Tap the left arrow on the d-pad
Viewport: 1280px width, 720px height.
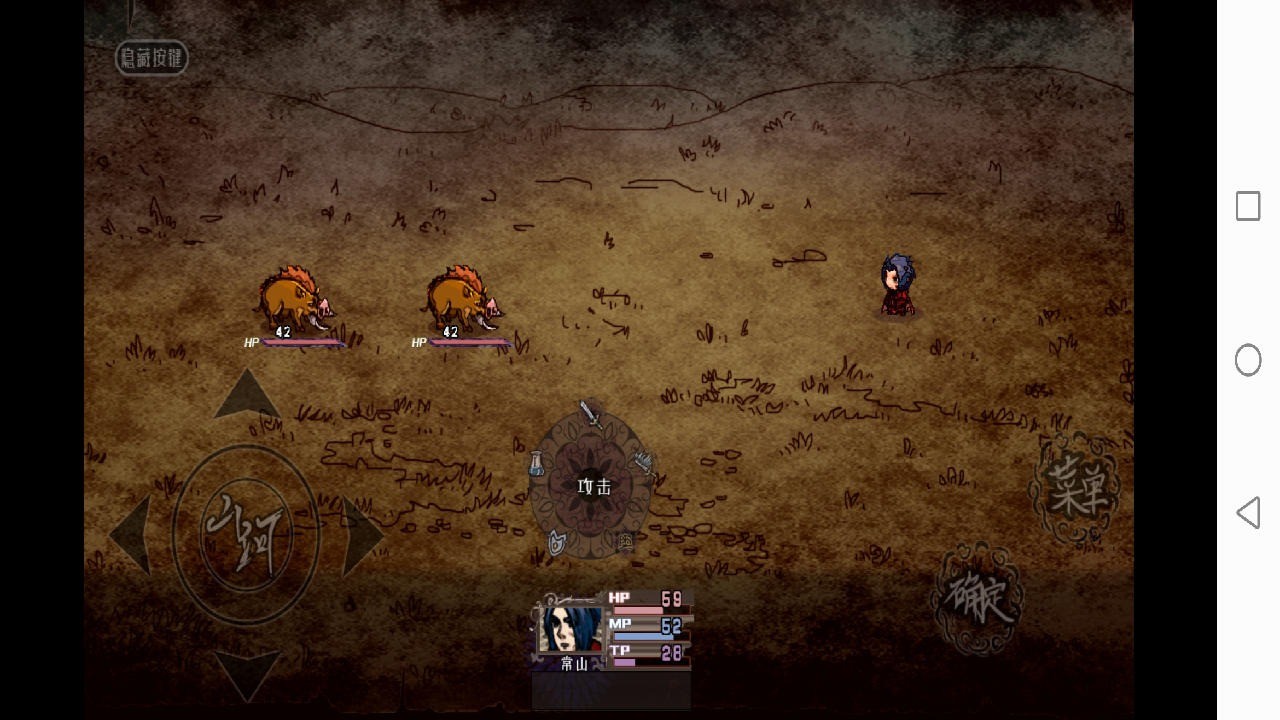click(x=130, y=534)
